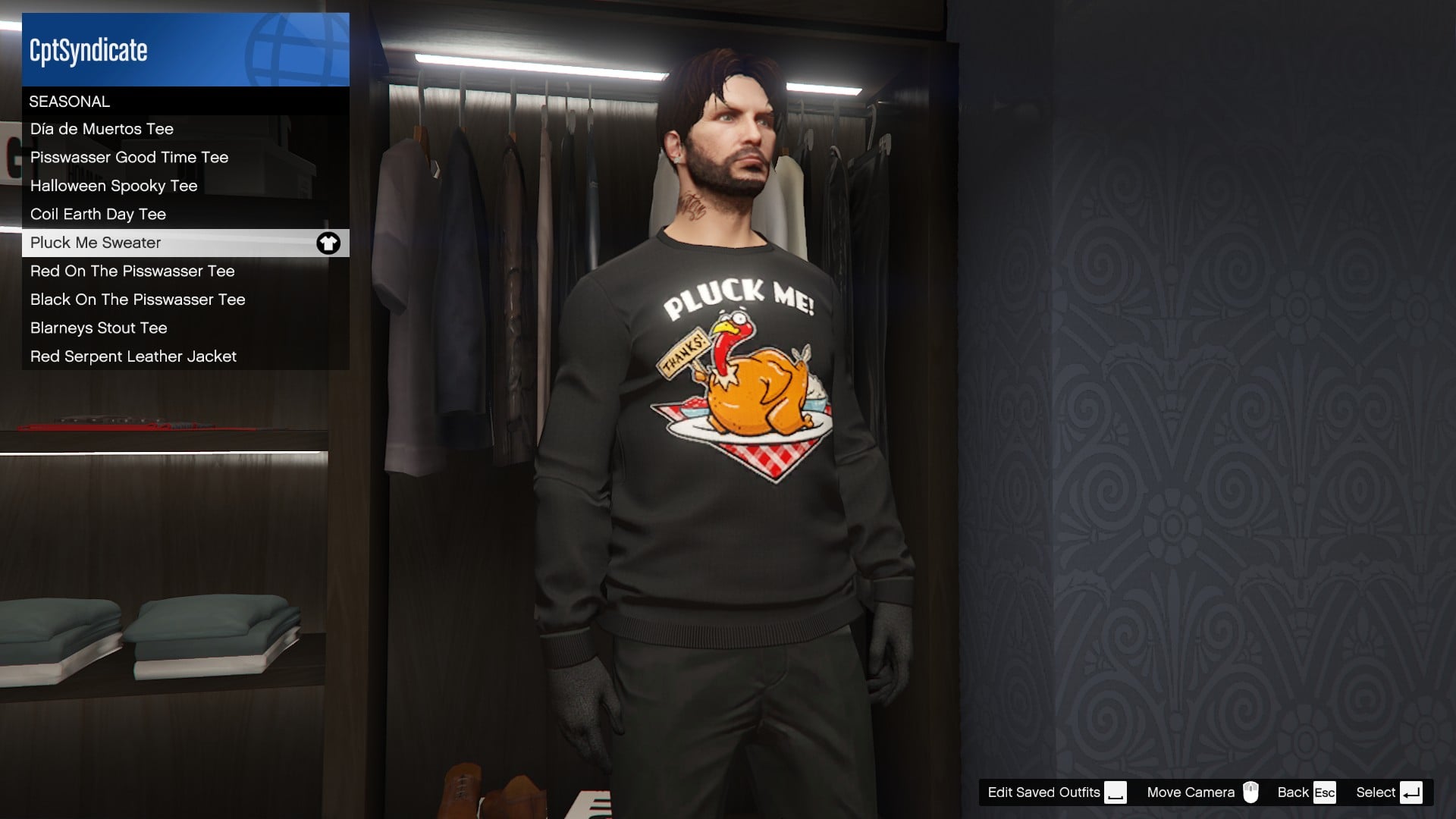Viewport: 1456px width, 819px height.
Task: Click the CptSyndicate name banner
Action: coord(88,51)
